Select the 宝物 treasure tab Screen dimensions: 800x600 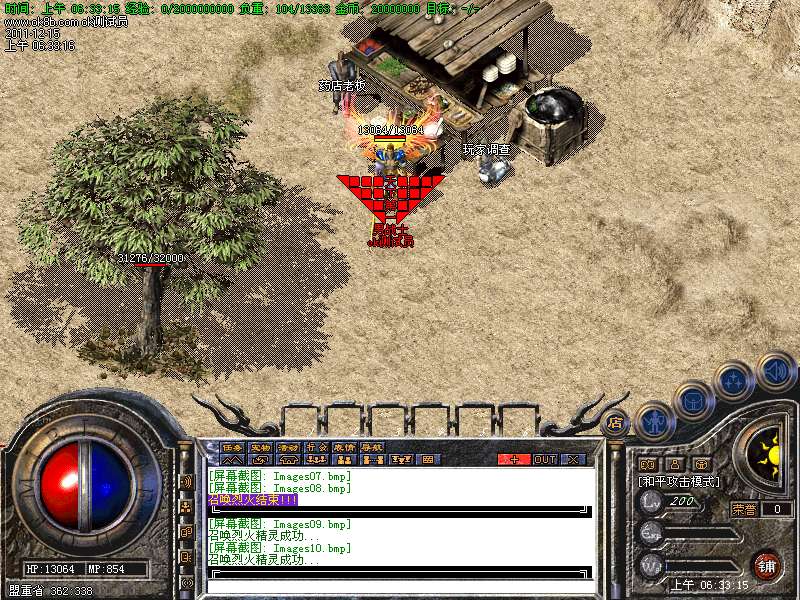point(260,447)
